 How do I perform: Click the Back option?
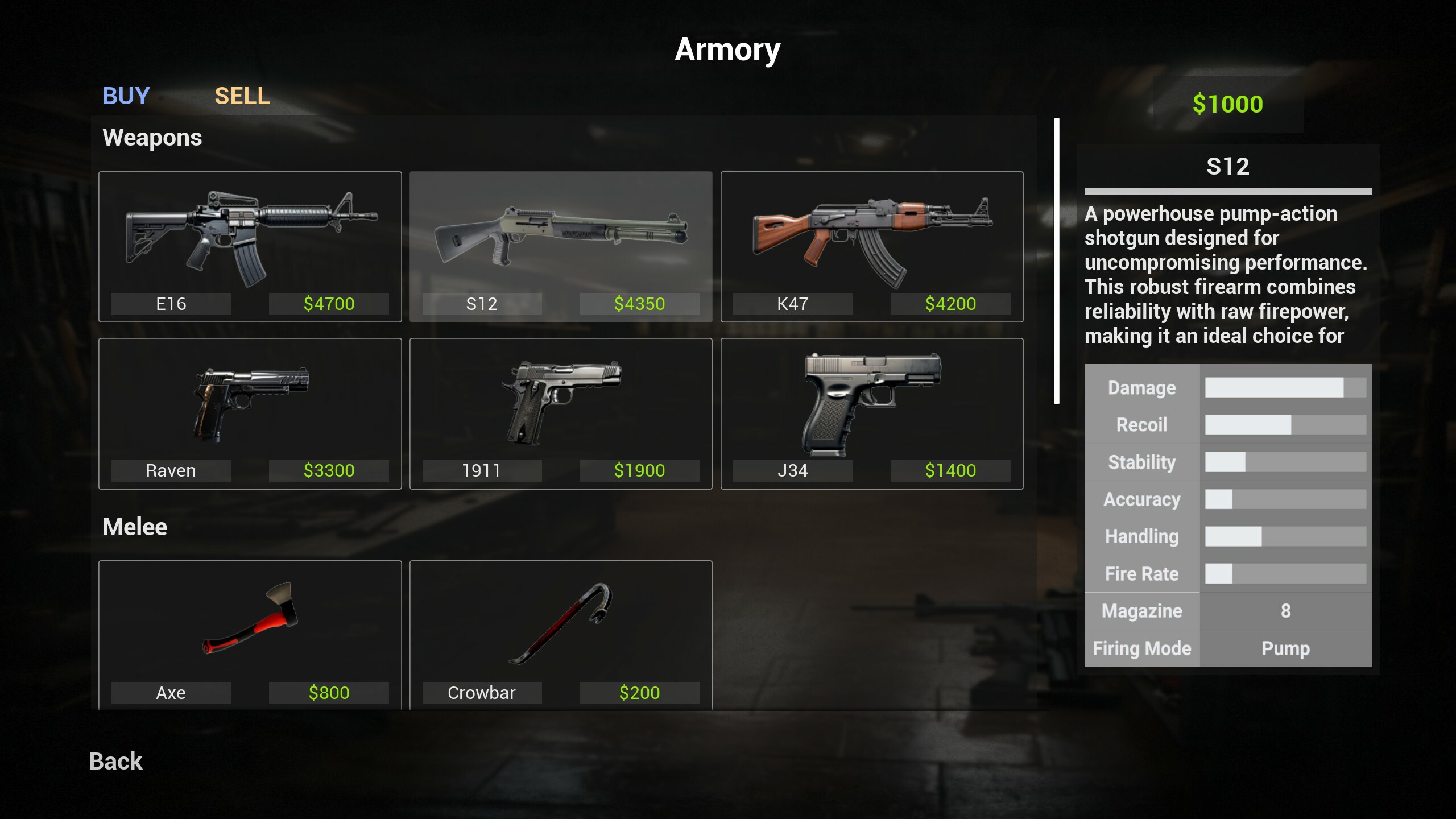pos(115,760)
